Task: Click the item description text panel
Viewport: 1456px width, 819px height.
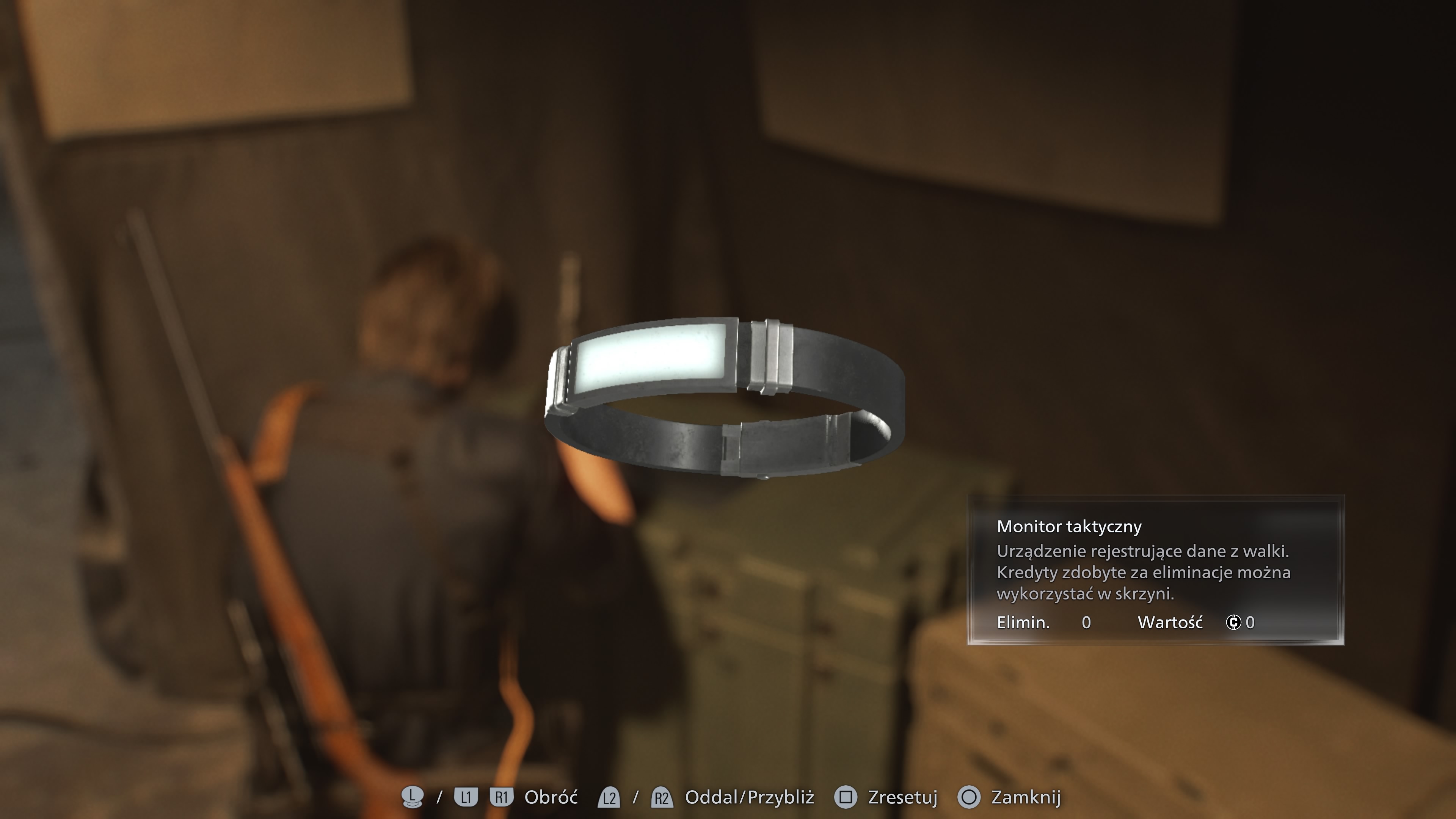Action: click(1147, 573)
